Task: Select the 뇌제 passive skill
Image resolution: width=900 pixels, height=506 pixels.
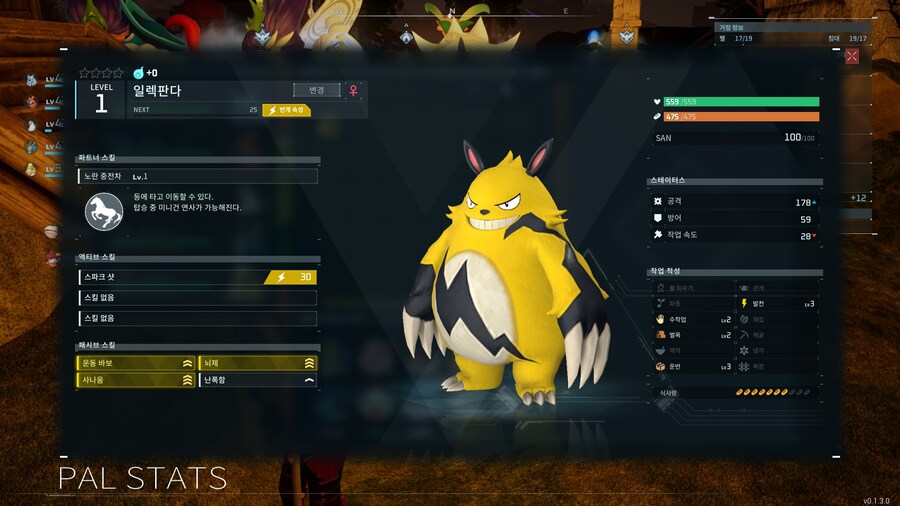Action: (x=258, y=363)
